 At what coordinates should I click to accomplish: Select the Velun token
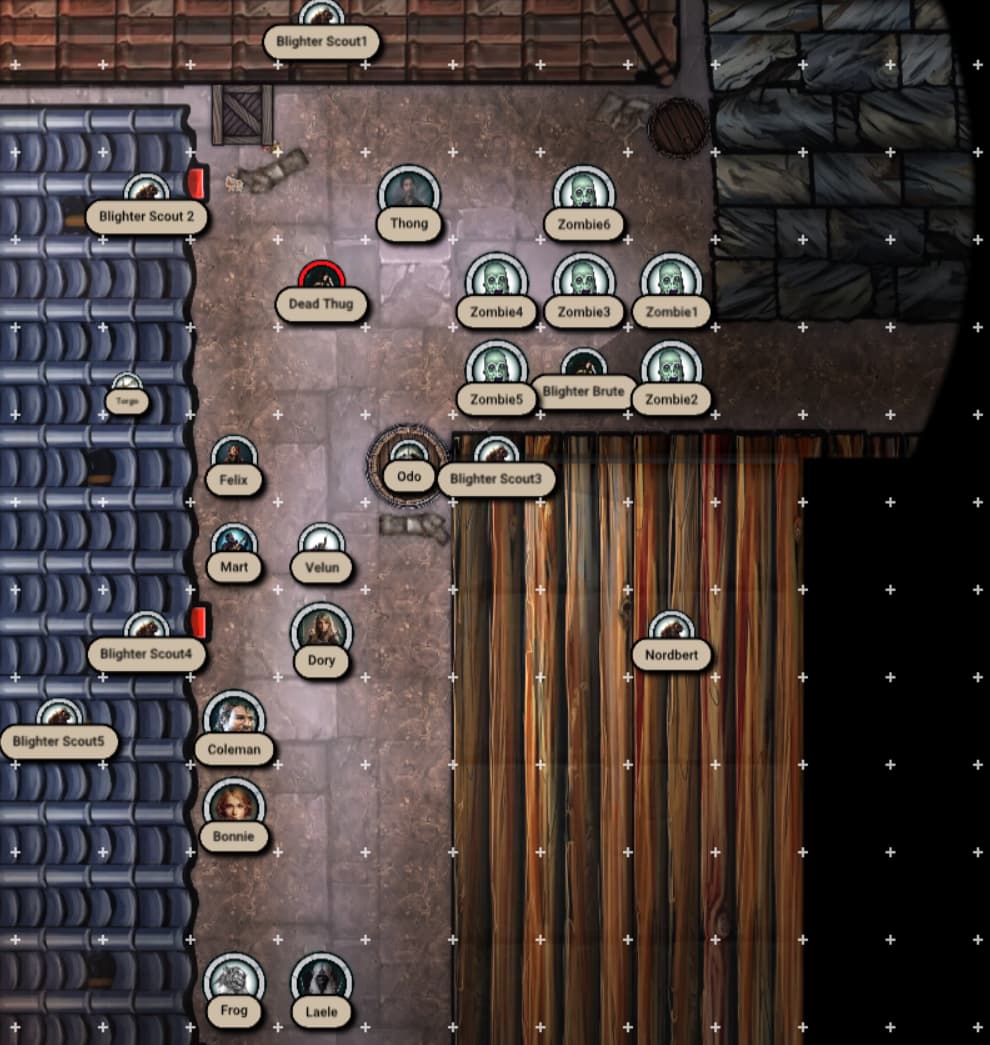tap(321, 545)
